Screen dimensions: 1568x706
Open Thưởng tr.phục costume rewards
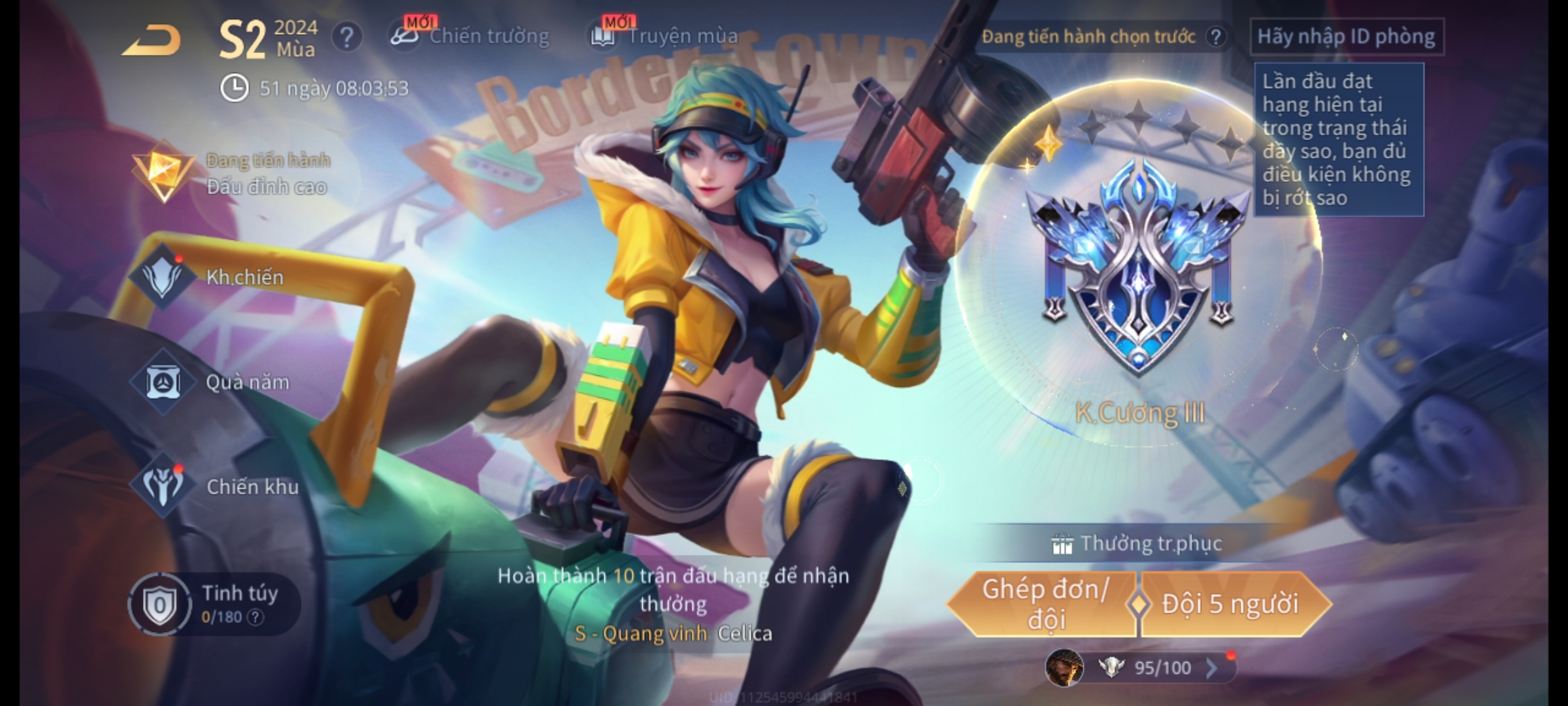1138,543
